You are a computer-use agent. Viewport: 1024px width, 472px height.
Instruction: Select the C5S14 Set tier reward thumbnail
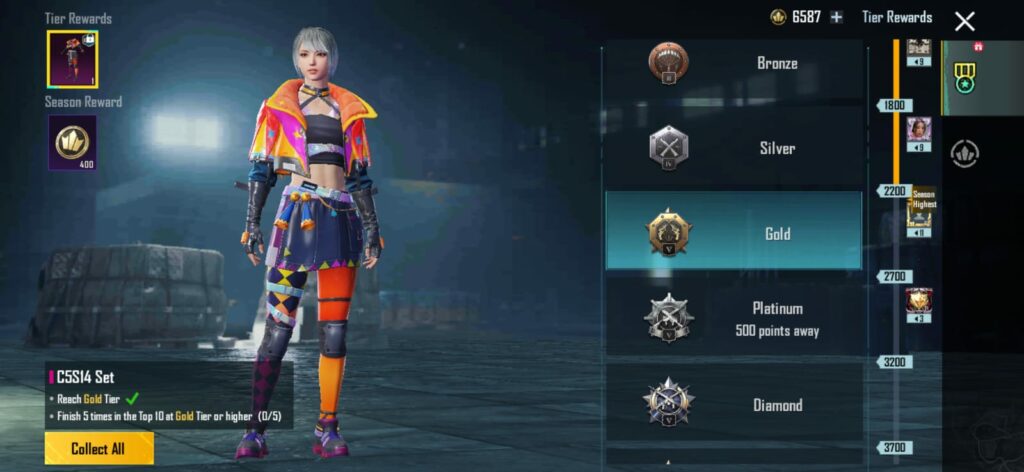tap(72, 57)
